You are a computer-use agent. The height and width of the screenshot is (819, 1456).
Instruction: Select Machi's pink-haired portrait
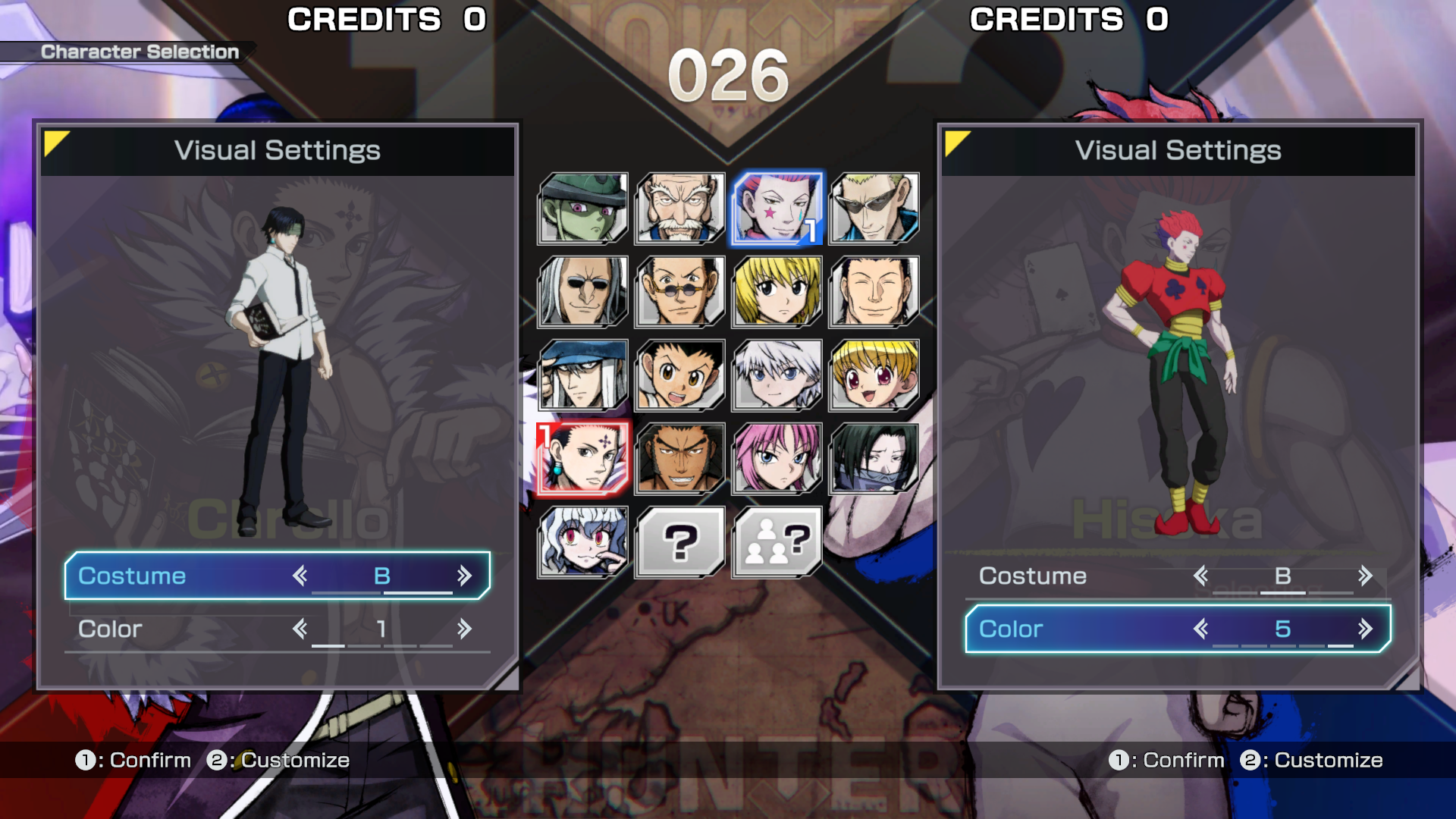click(777, 459)
